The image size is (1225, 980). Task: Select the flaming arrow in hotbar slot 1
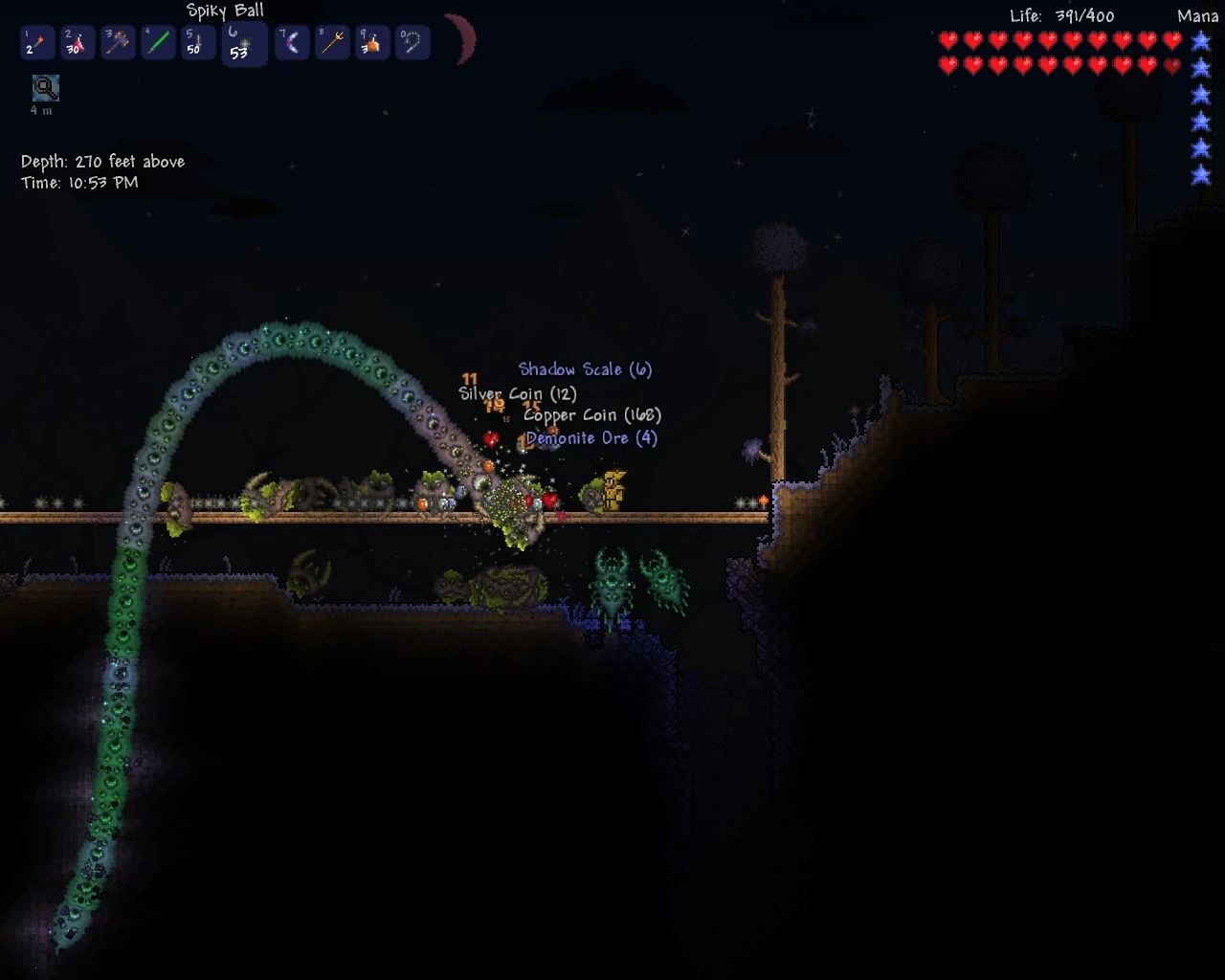point(36,44)
